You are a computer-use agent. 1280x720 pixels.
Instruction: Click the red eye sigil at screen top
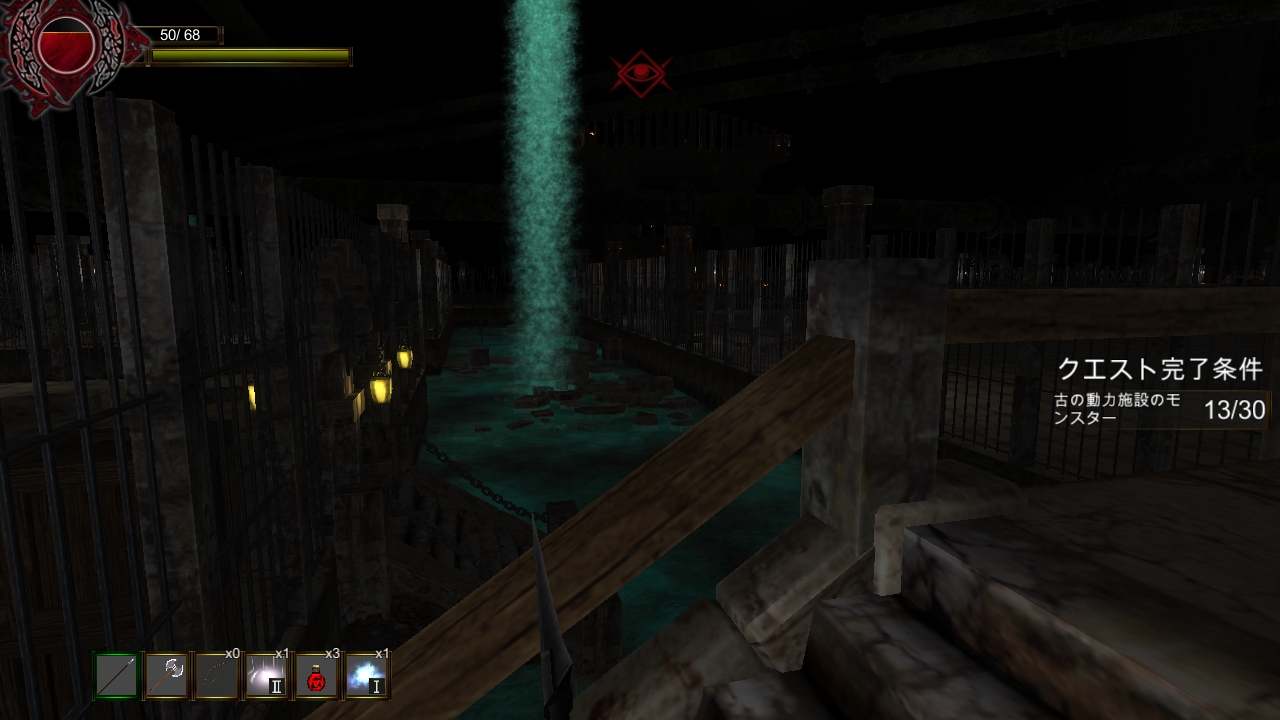coord(642,71)
